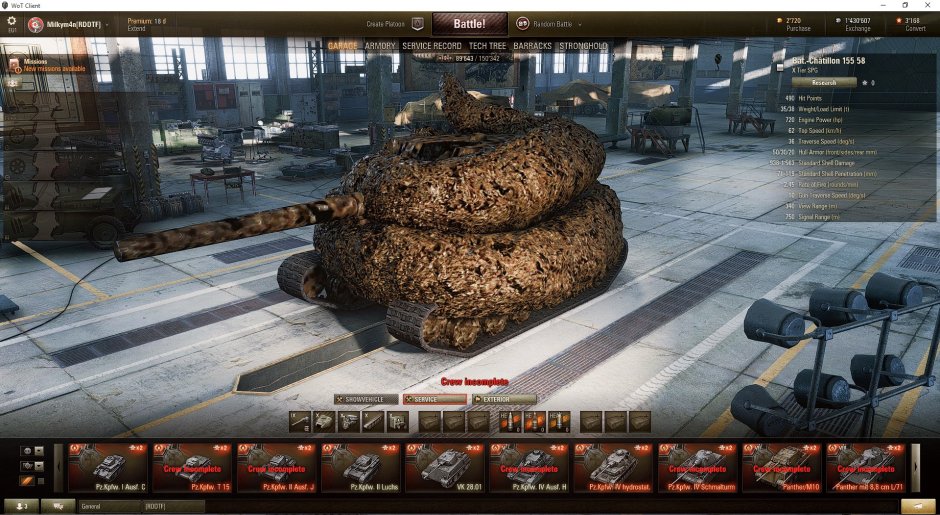Select the Panther/M10 tank
This screenshot has height=515, width=940.
click(x=782, y=468)
